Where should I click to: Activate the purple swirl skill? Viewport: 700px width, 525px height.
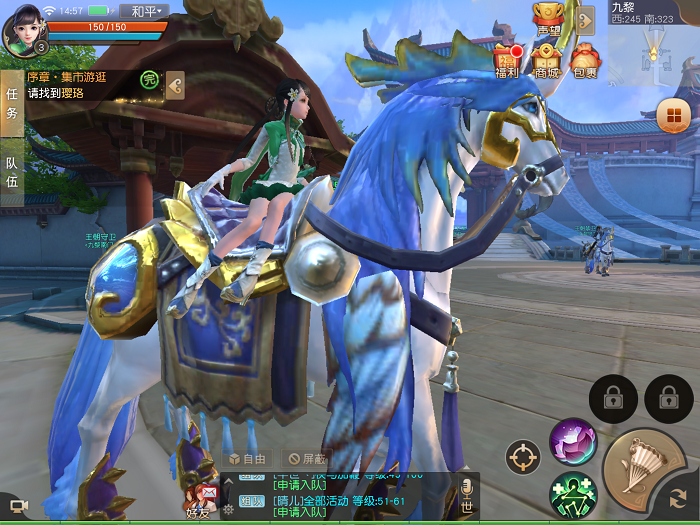(x=573, y=441)
